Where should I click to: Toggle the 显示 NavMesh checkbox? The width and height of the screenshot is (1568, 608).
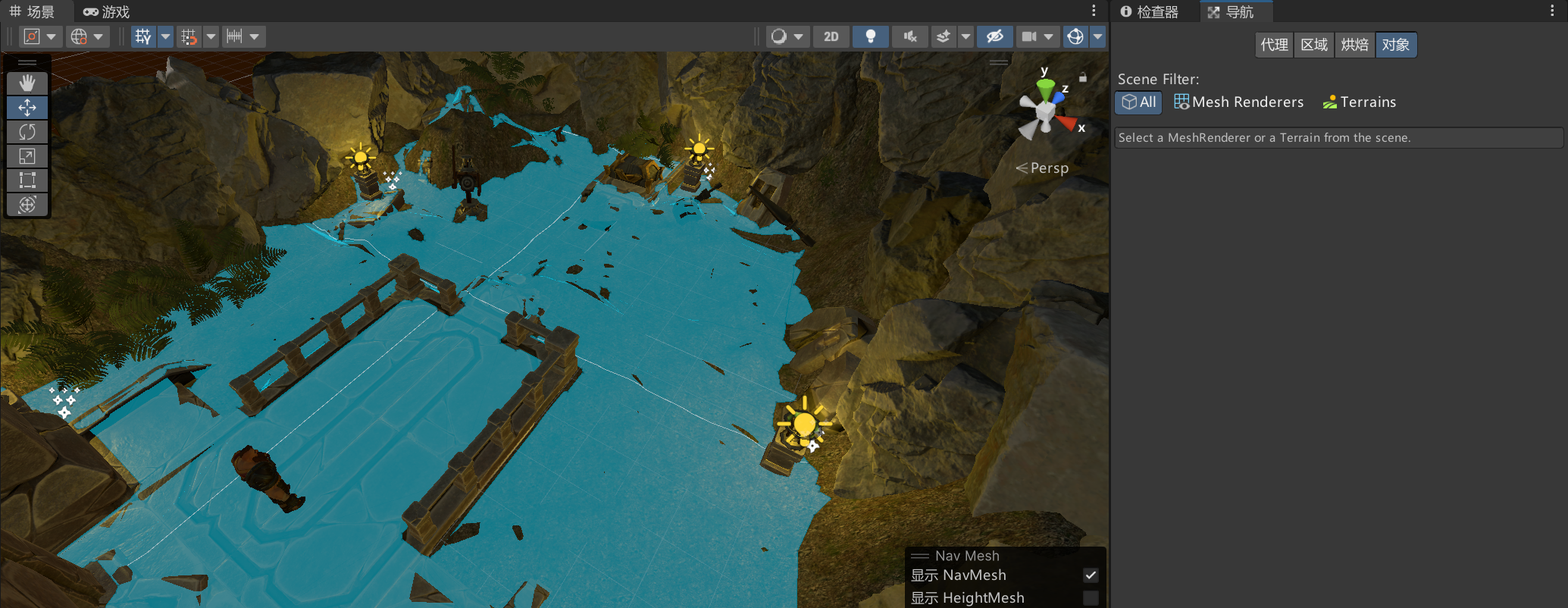(1091, 575)
